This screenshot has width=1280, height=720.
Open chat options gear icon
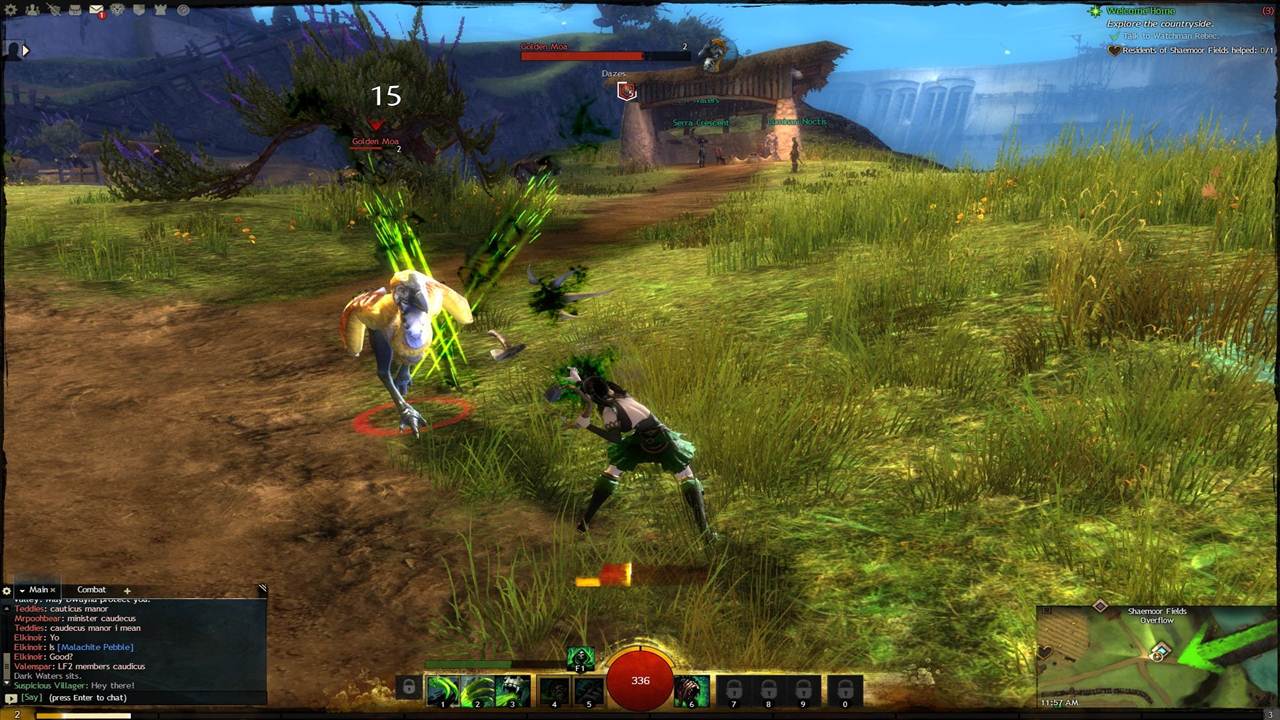pos(6,591)
